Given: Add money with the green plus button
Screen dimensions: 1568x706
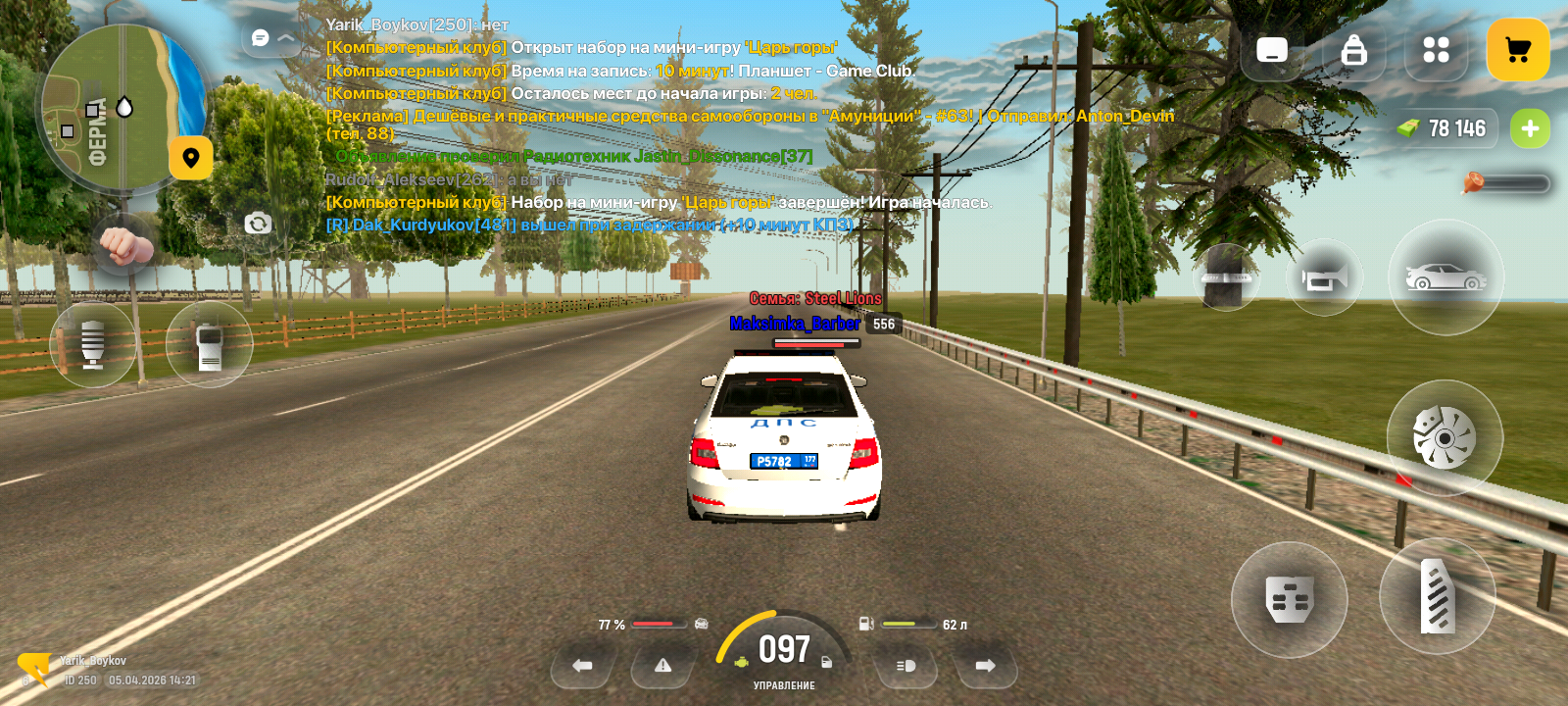Looking at the screenshot, I should coord(1530,128).
